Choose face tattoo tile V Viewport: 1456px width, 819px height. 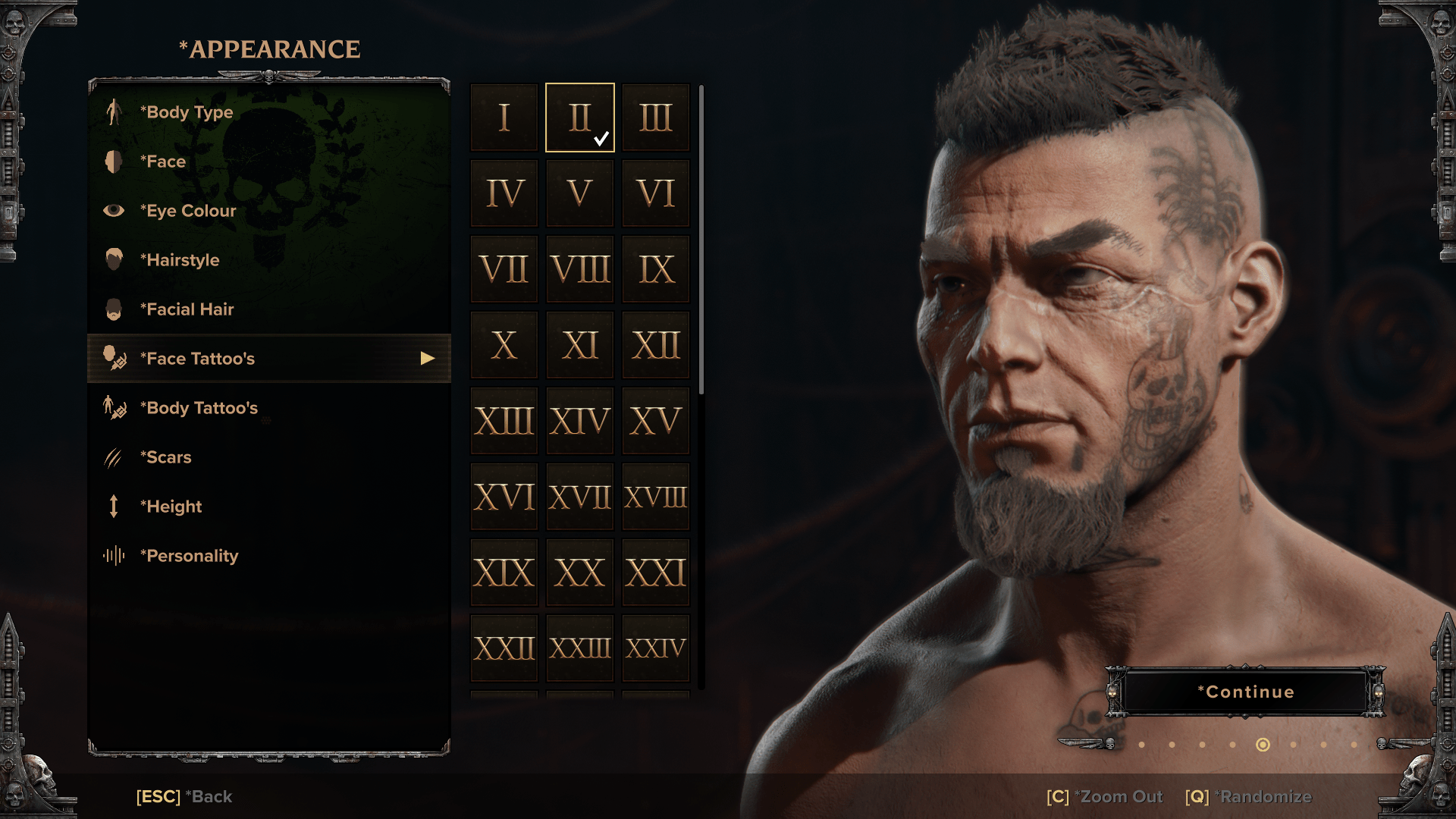coord(580,193)
